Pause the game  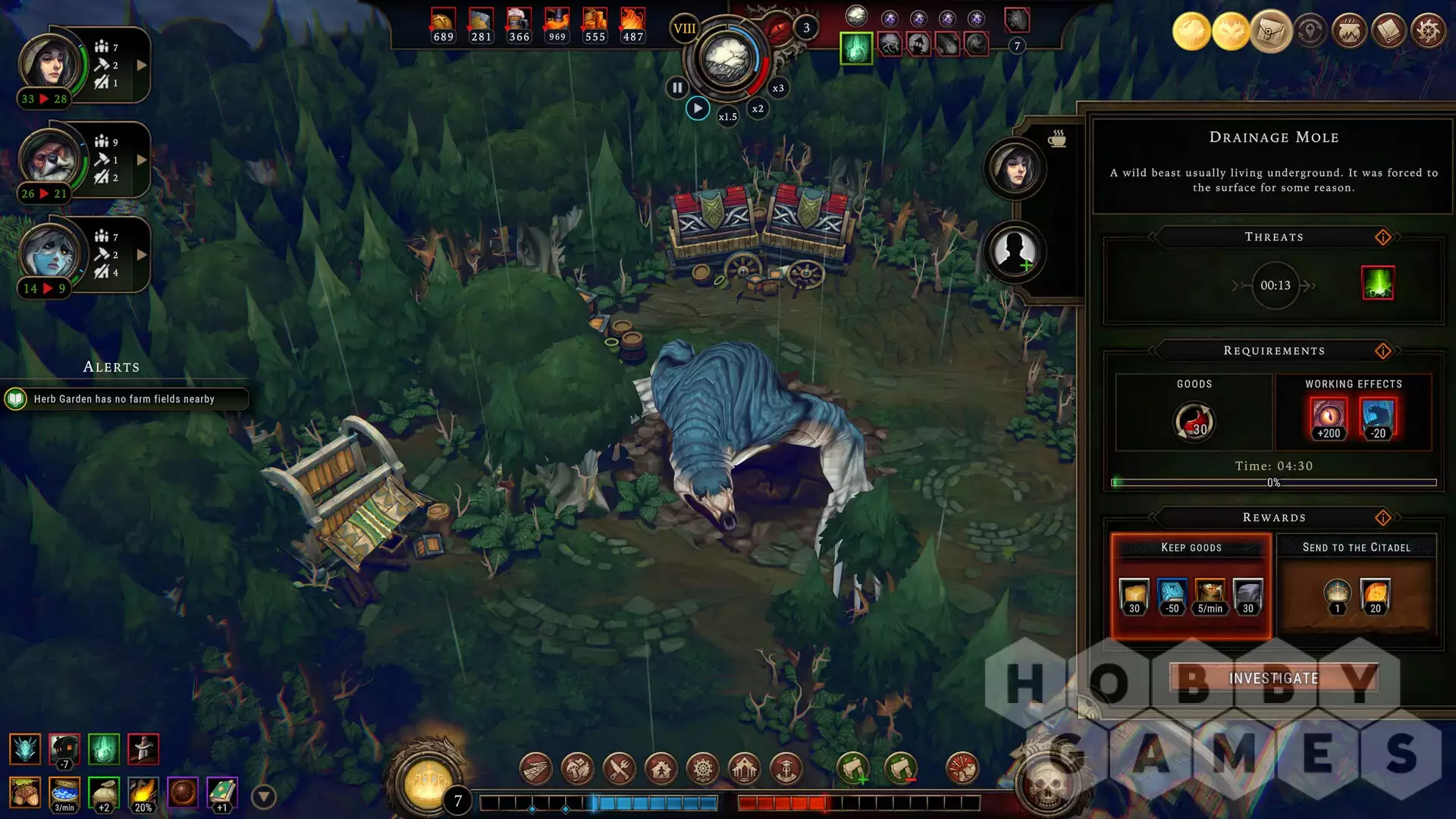coord(676,88)
